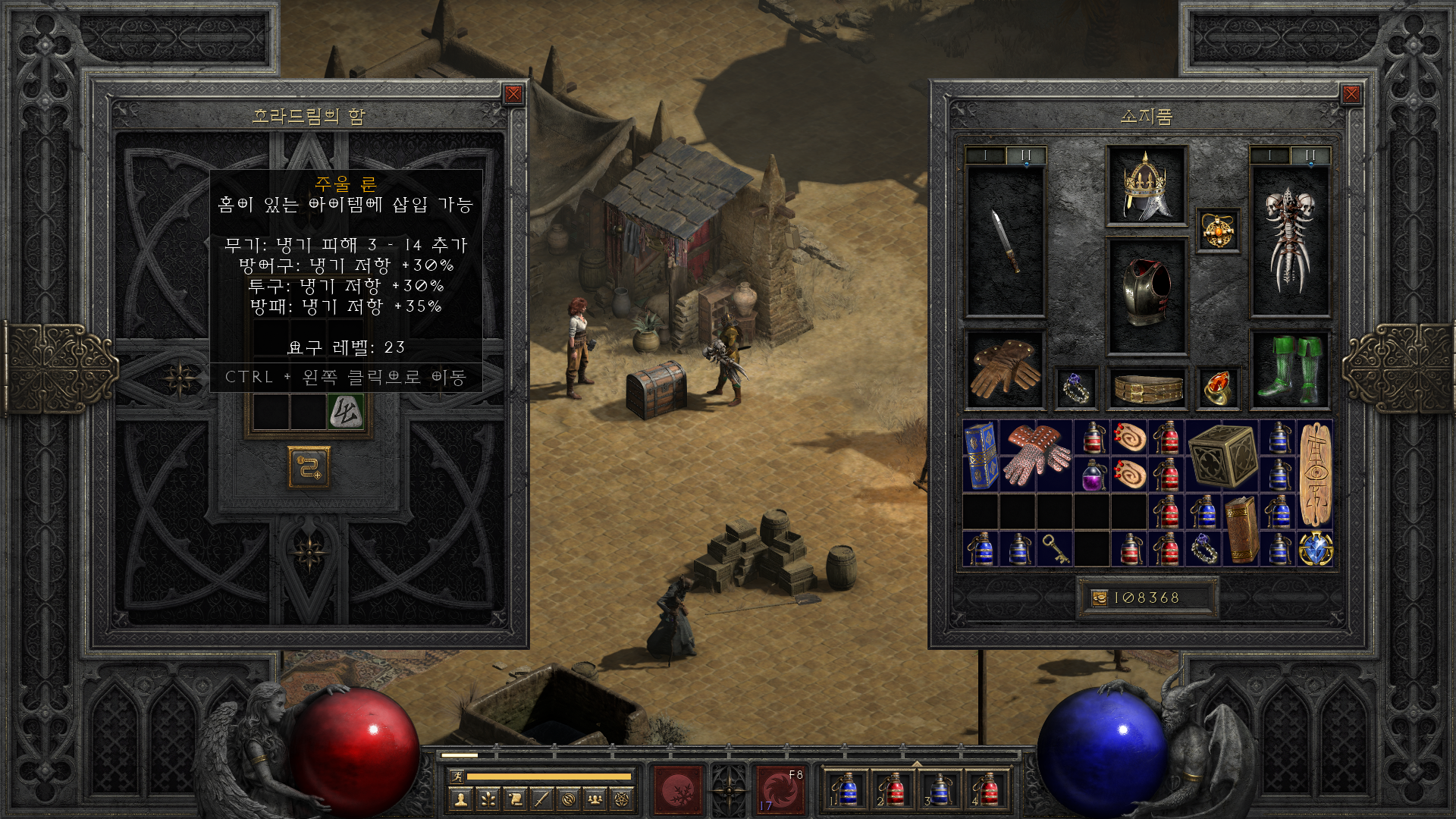Pick the equipped belt slot
Viewport: 1456px width, 819px height.
[x=1147, y=388]
